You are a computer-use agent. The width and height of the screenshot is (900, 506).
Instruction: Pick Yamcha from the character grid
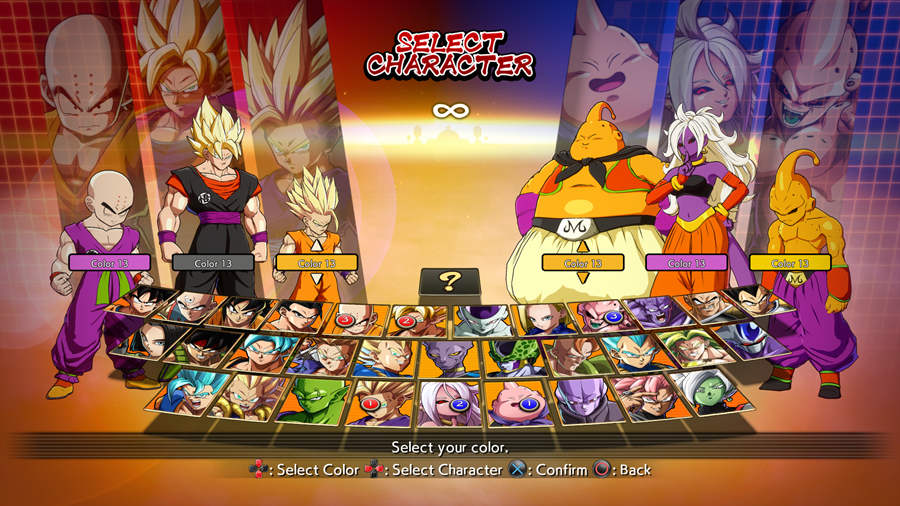(x=241, y=314)
